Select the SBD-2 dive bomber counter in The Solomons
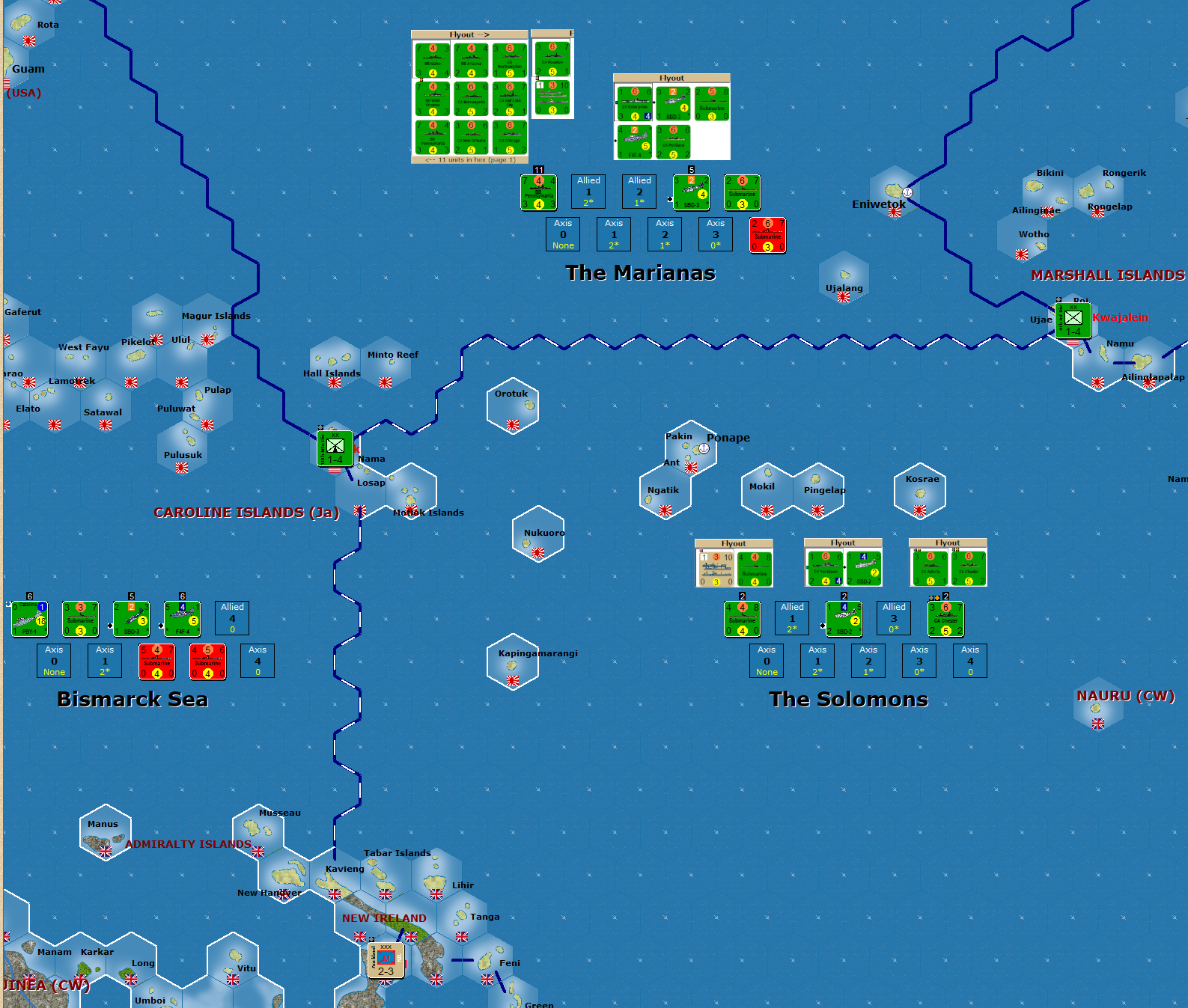The width and height of the screenshot is (1188, 1008). [x=844, y=620]
